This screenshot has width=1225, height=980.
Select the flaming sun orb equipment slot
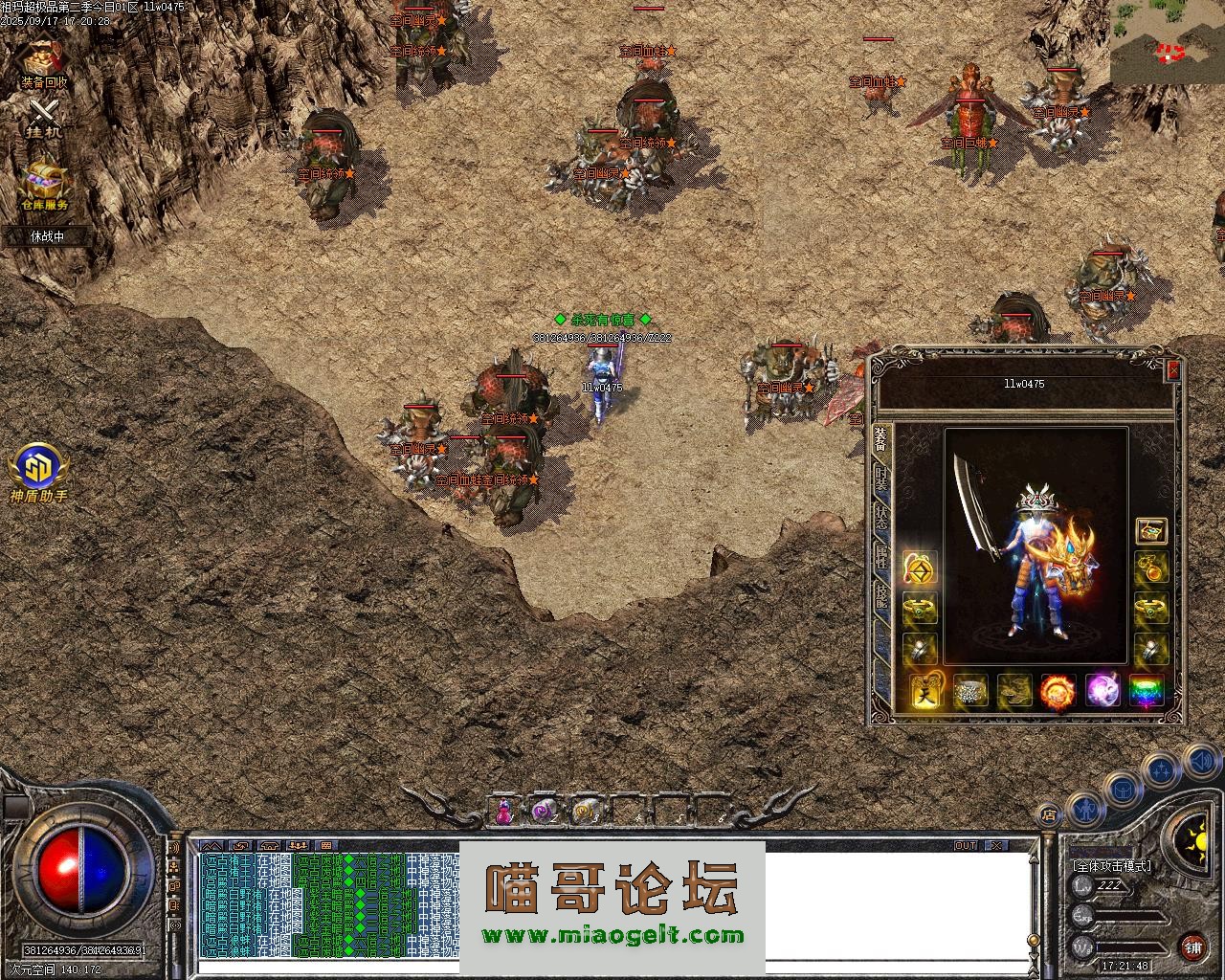tap(1058, 690)
